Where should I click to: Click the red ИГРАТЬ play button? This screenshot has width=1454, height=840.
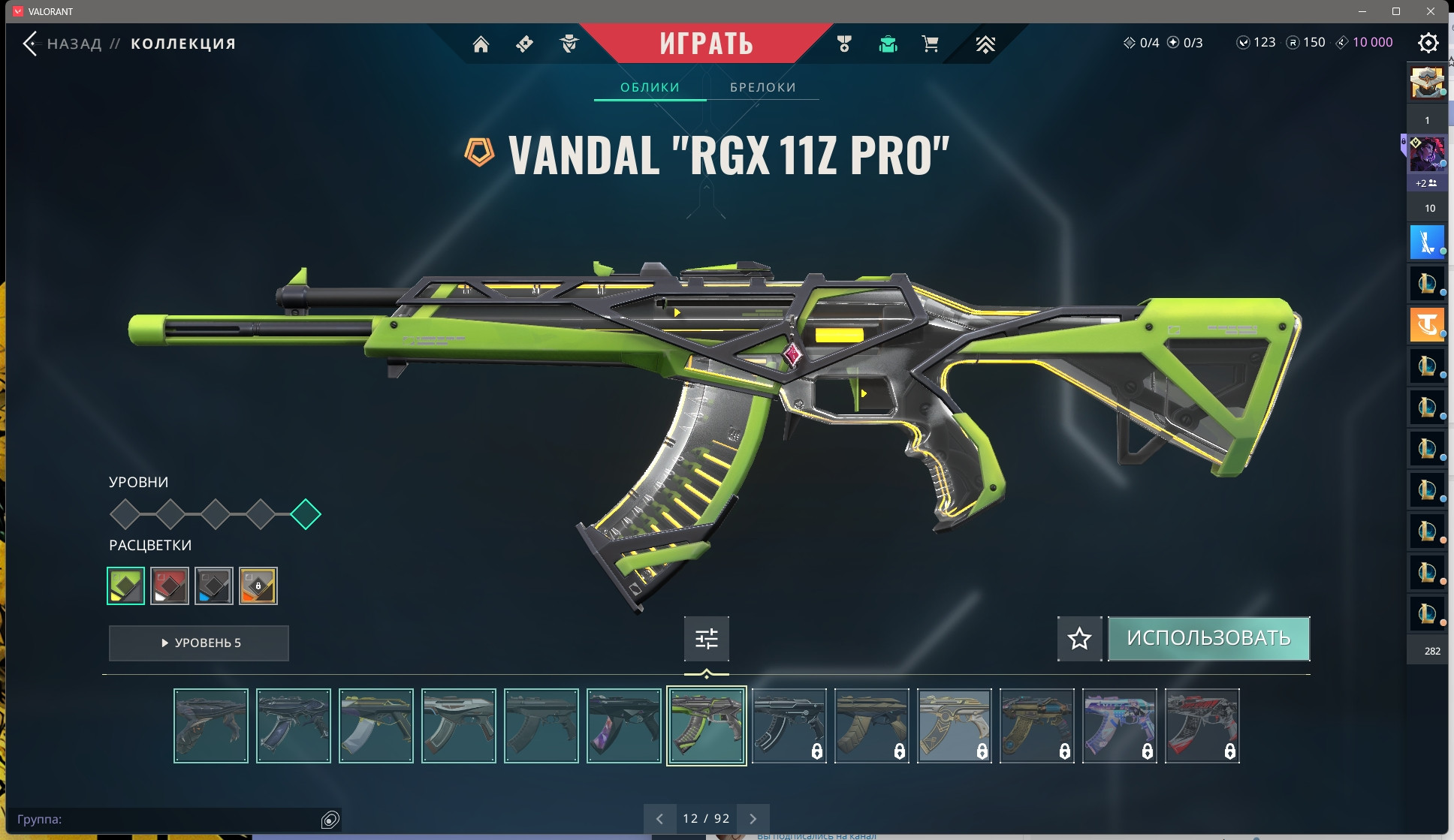706,44
